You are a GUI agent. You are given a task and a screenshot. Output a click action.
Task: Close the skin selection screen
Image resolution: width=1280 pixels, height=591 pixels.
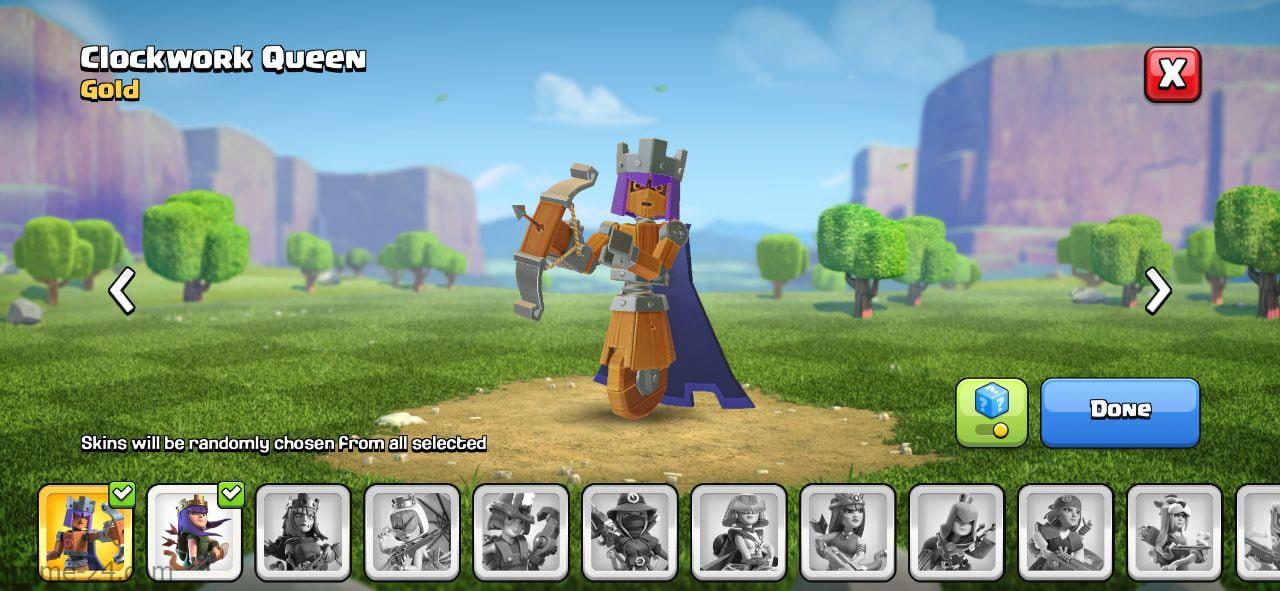(x=1172, y=74)
